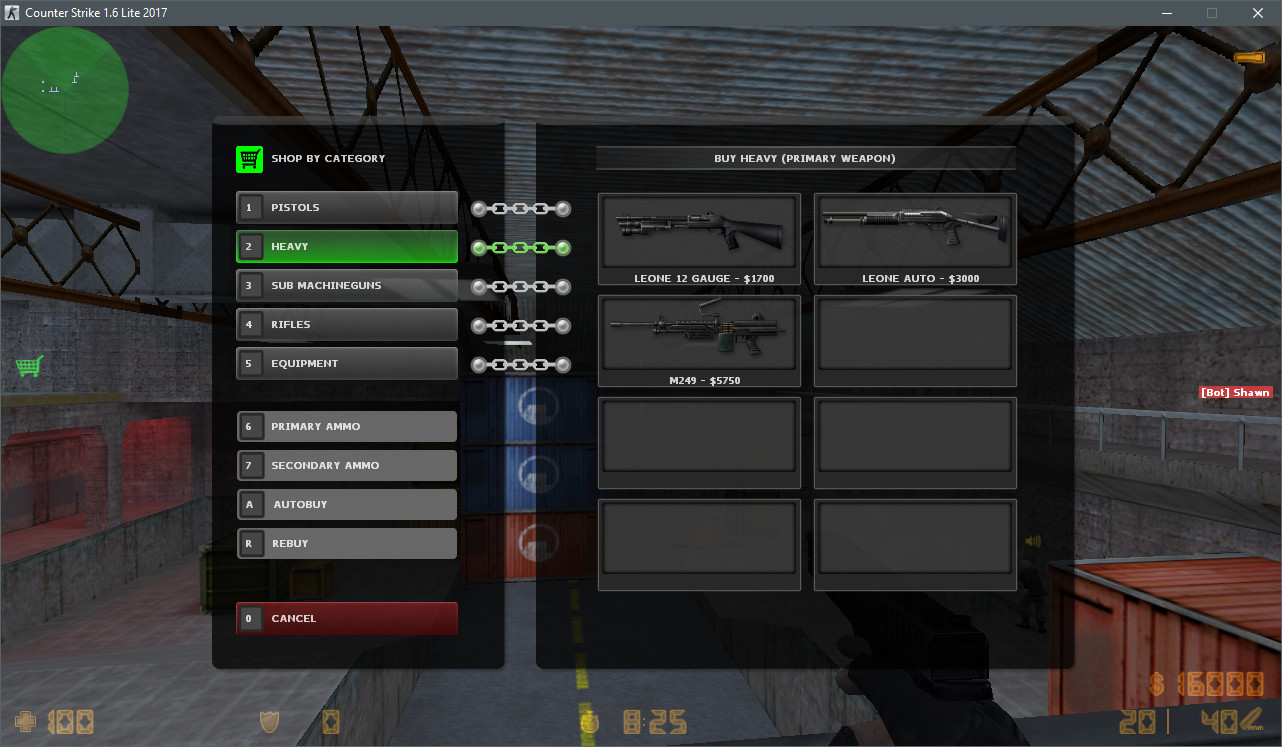Purchase the M249 for $5750
1282x747 pixels.
(x=699, y=340)
